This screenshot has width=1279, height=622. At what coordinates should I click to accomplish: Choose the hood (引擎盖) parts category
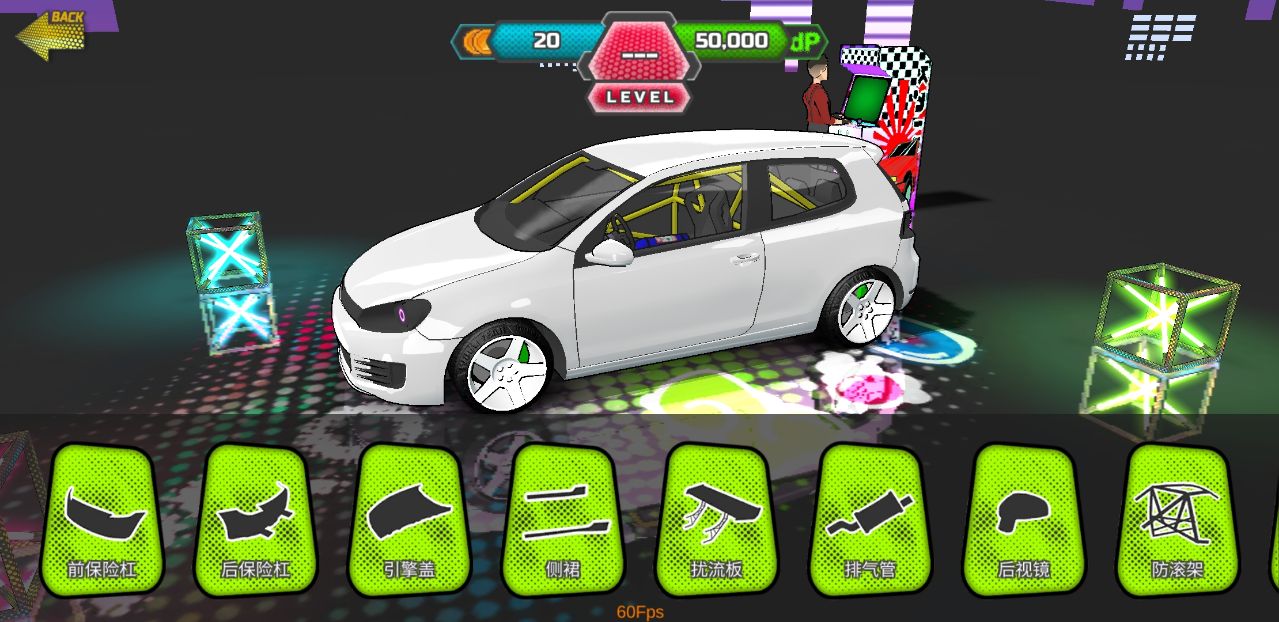tap(410, 520)
